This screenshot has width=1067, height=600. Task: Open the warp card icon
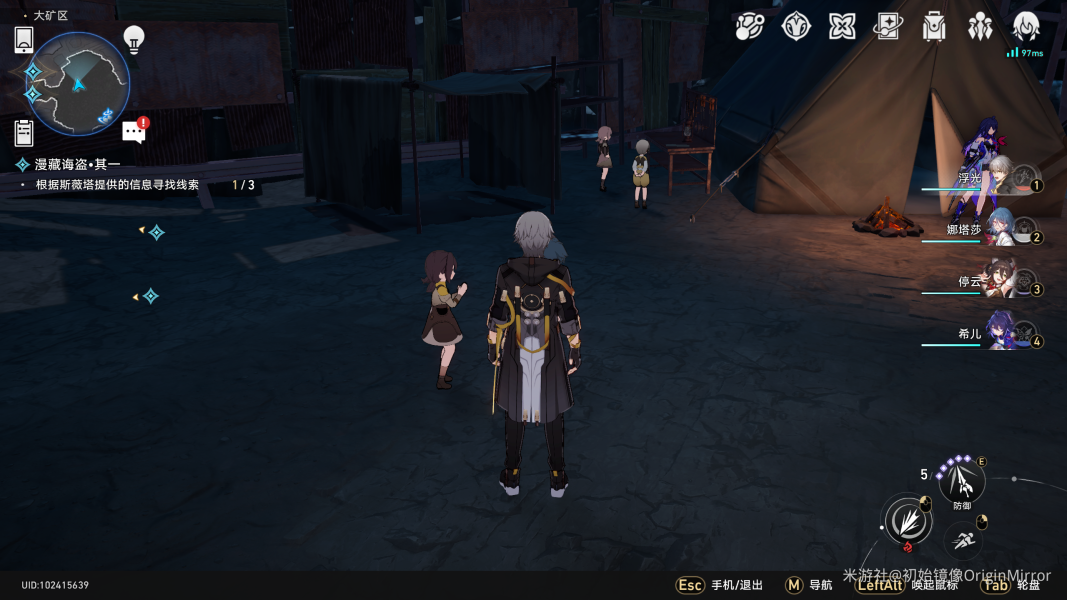click(x=888, y=27)
